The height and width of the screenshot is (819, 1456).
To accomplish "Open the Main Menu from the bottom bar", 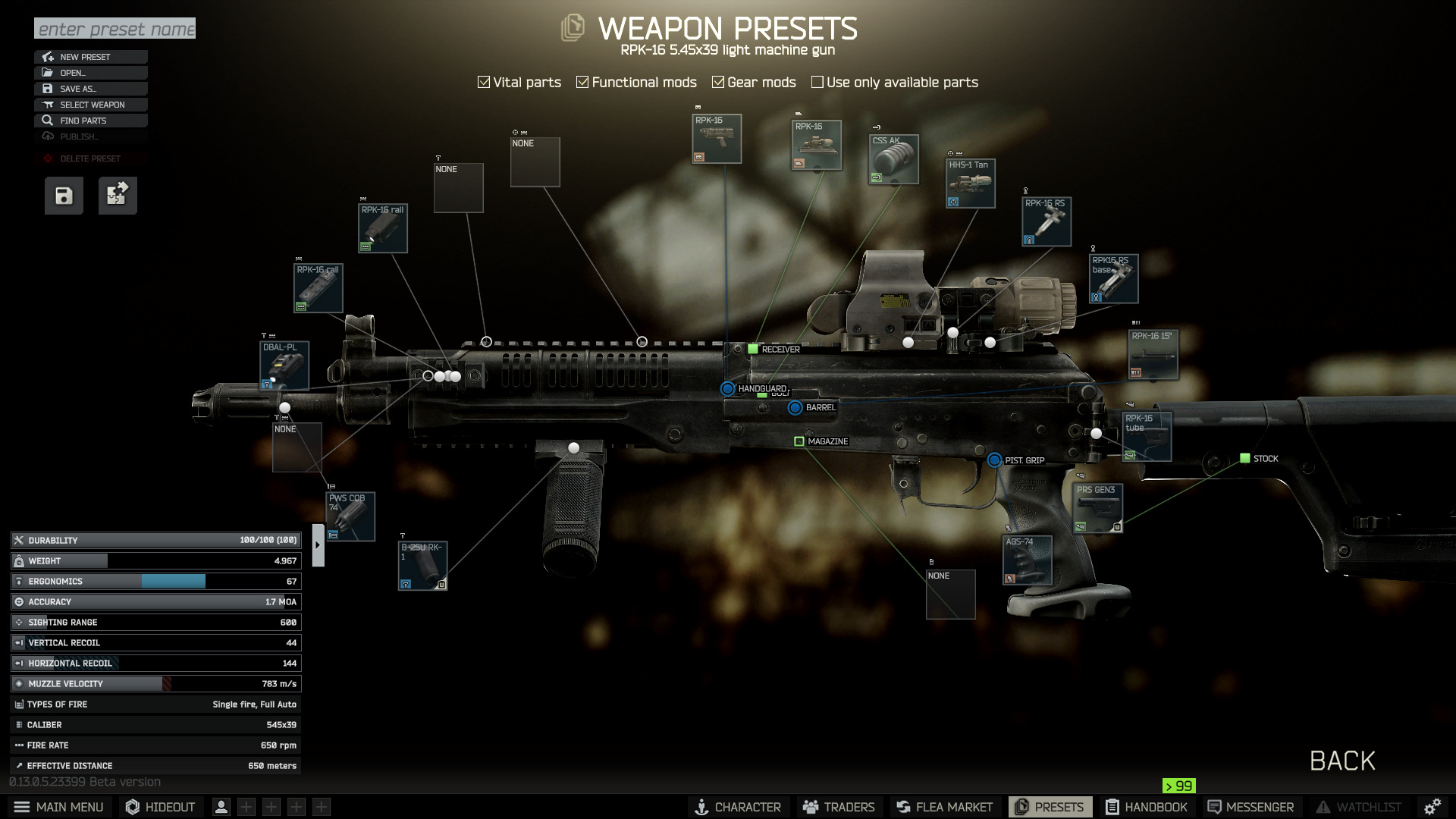I will 59,807.
